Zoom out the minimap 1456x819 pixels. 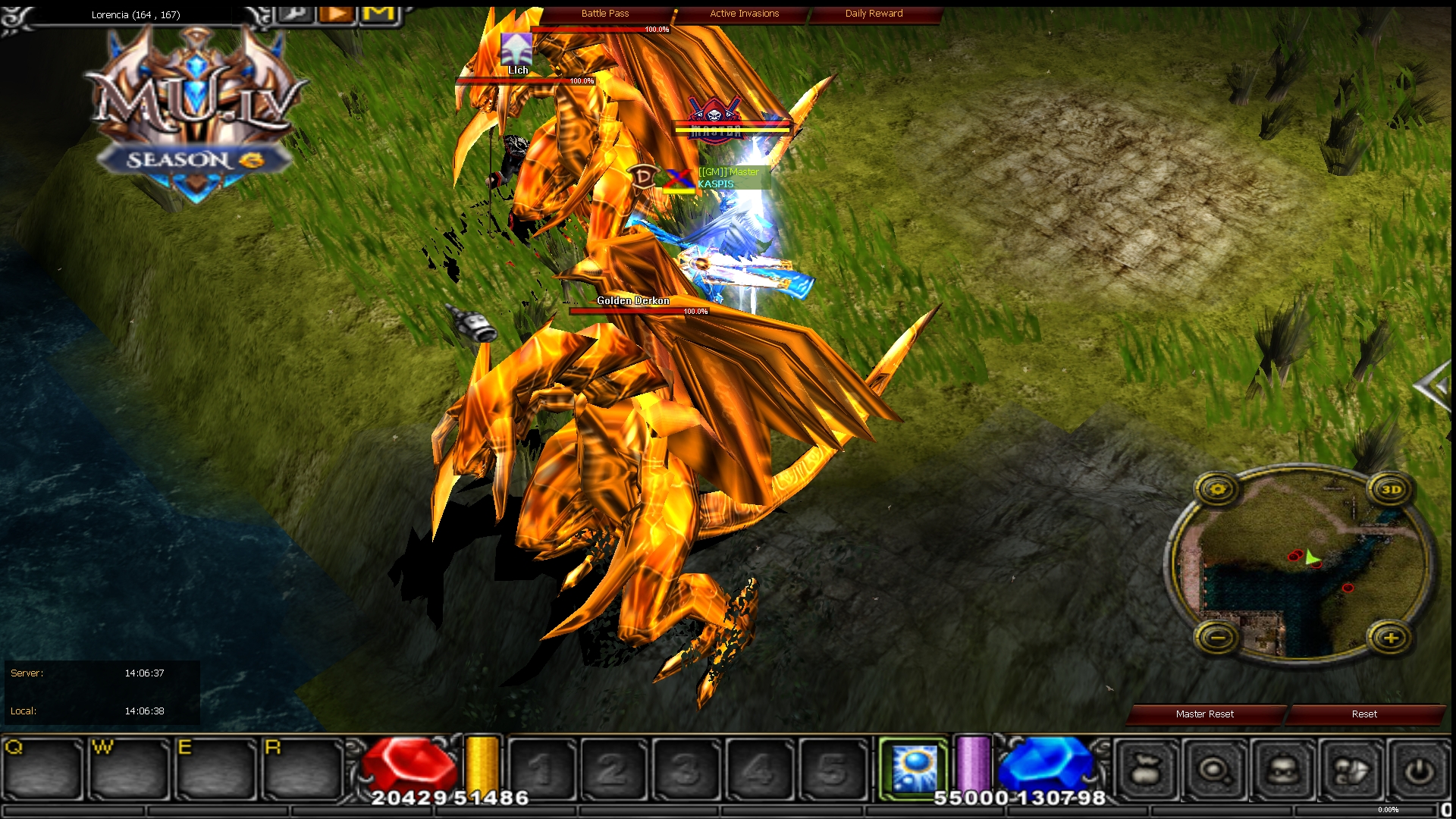[x=1218, y=639]
